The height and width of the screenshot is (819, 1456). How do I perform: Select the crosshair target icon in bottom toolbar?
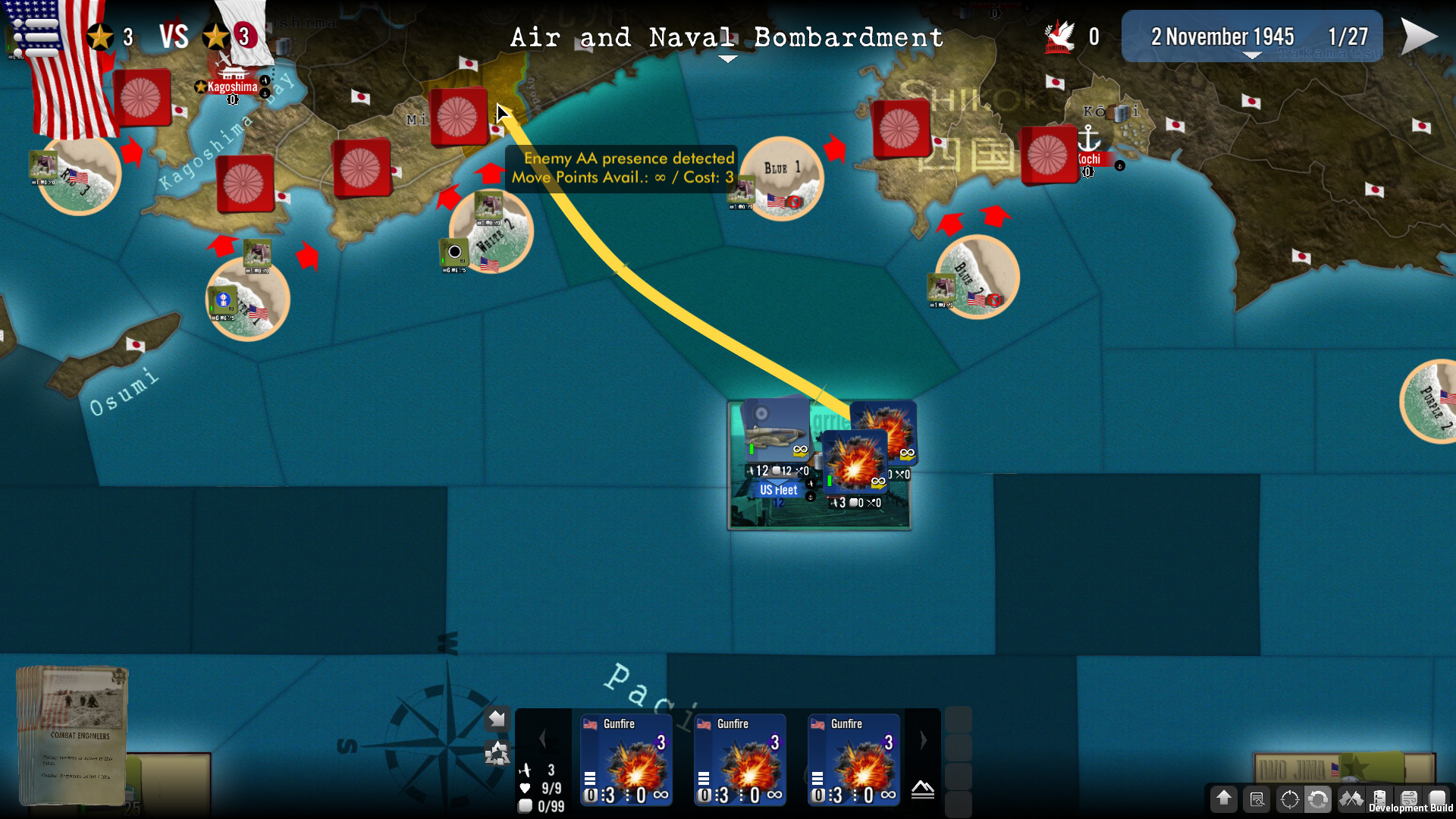pyautogui.click(x=1289, y=799)
